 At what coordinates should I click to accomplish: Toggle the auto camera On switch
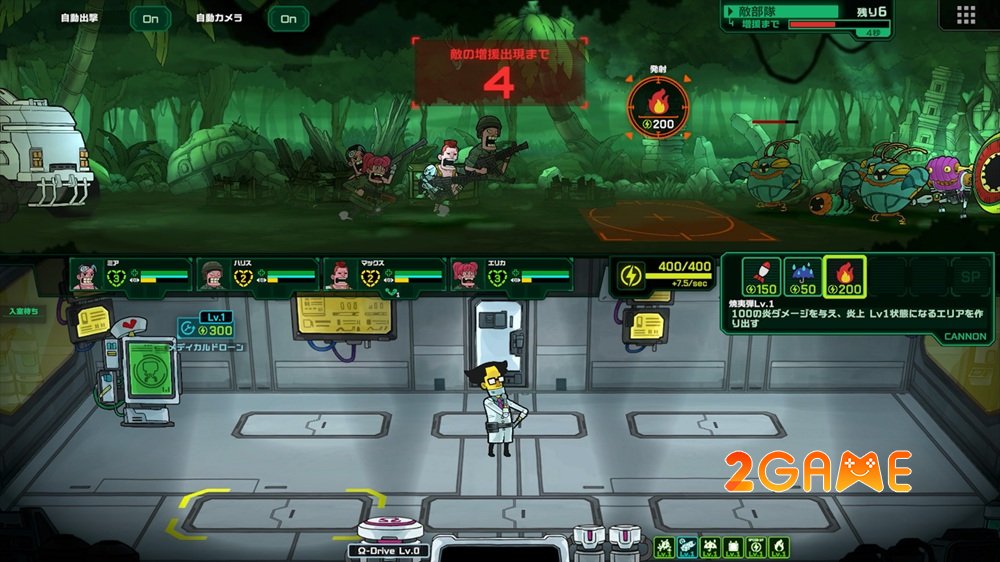pos(288,18)
